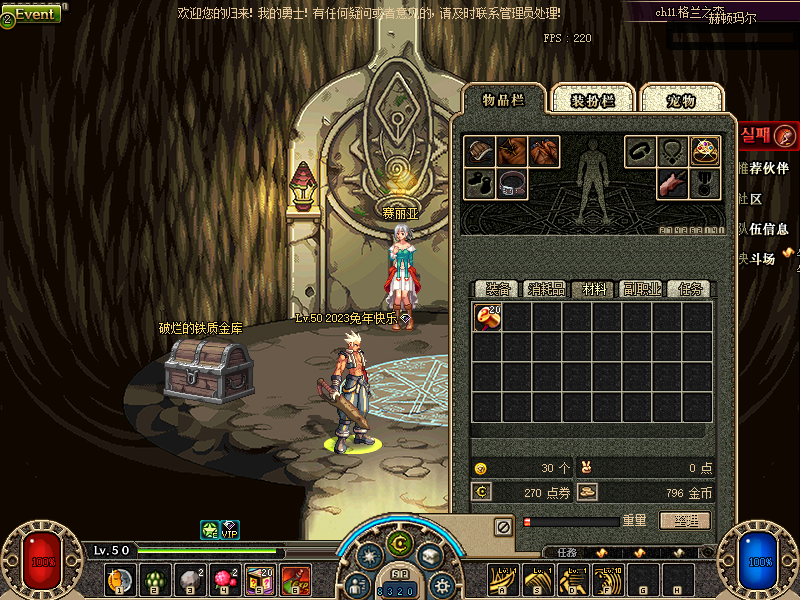
Task: Show the 装备 item category
Action: (x=497, y=289)
